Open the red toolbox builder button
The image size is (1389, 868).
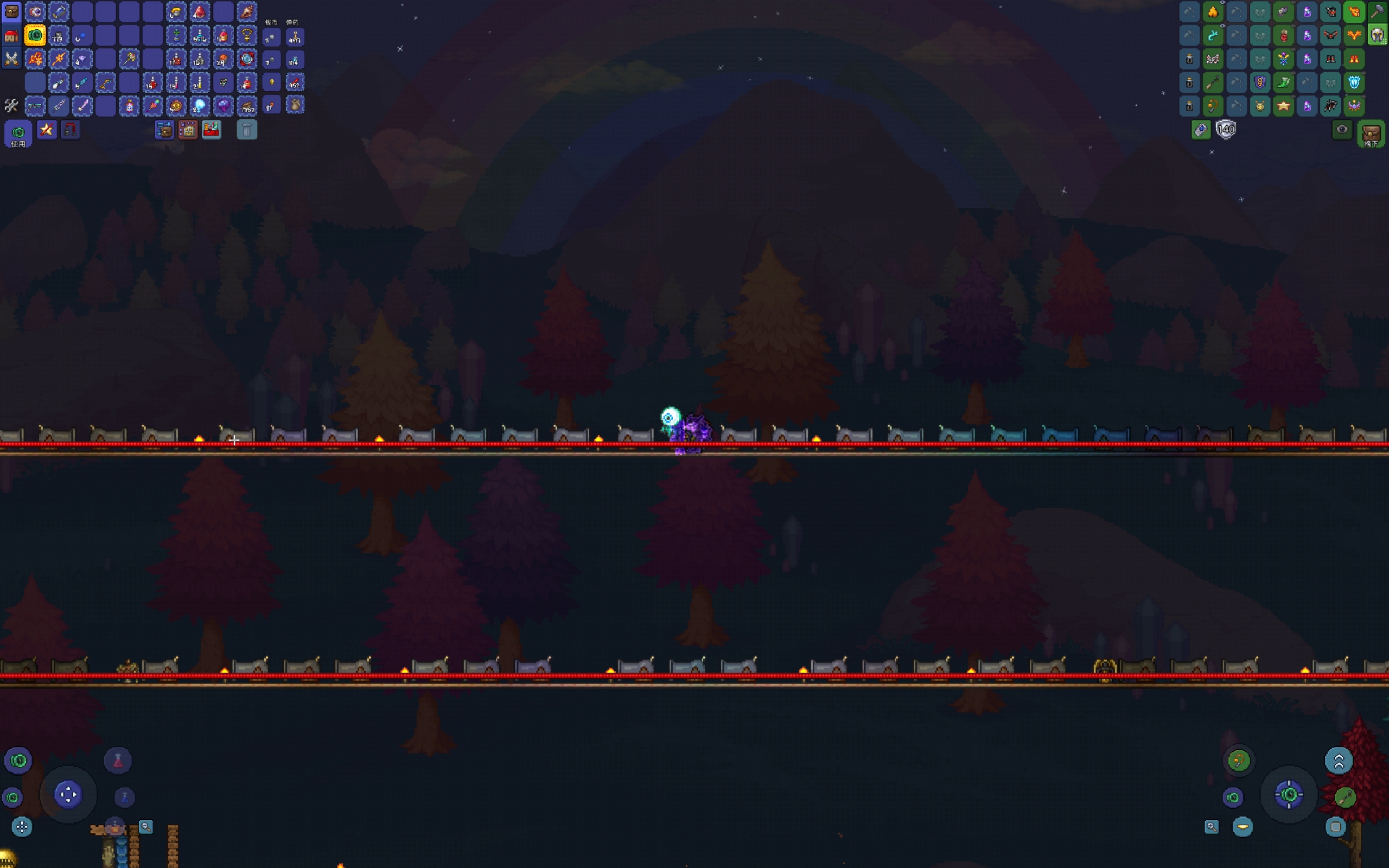point(211,130)
